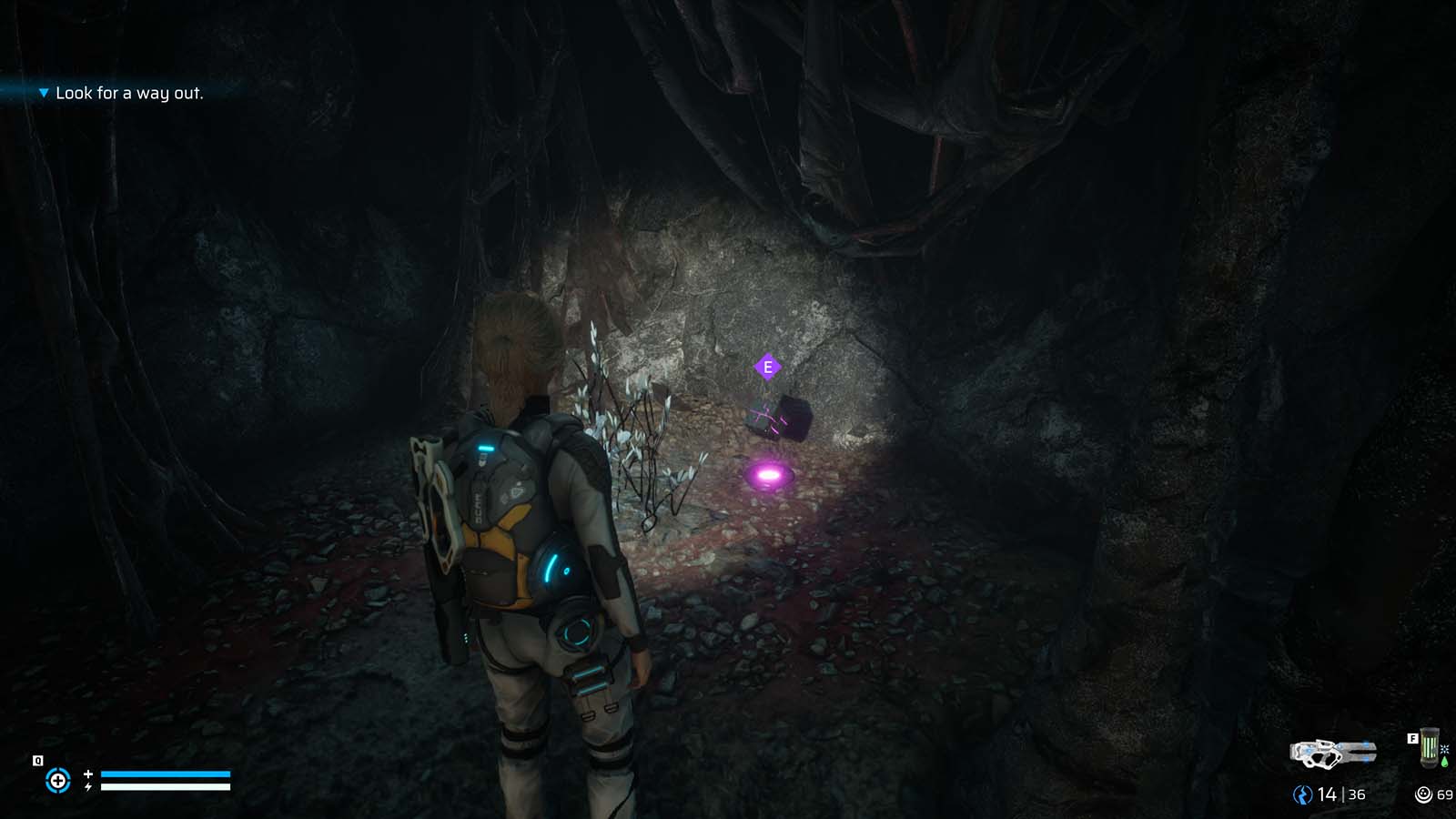The width and height of the screenshot is (1456, 819).
Task: Toggle the Q quickslot indicator
Action: tap(38, 760)
